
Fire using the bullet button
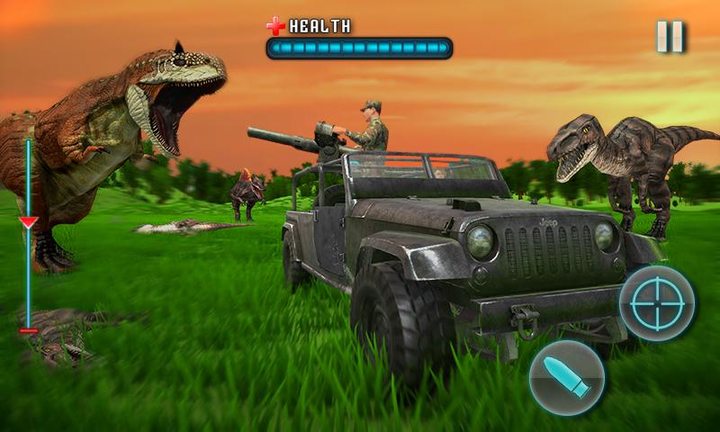point(566,378)
